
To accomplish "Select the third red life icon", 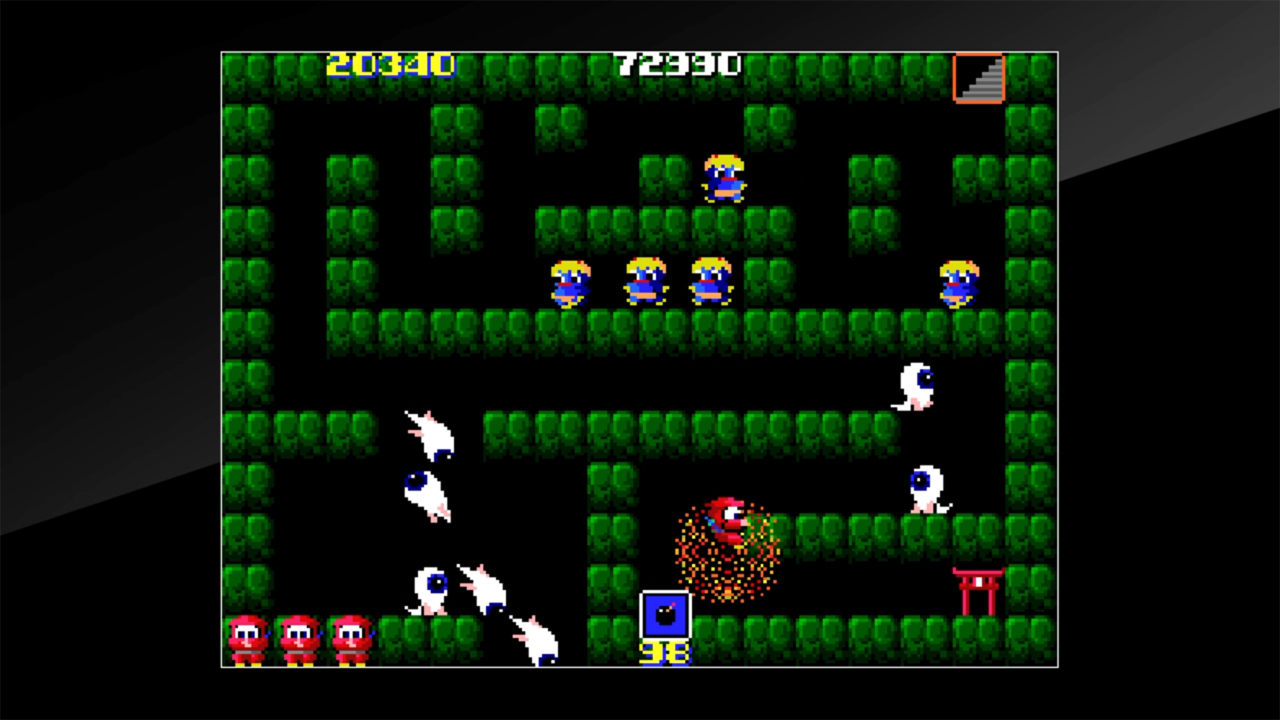I will tap(350, 633).
